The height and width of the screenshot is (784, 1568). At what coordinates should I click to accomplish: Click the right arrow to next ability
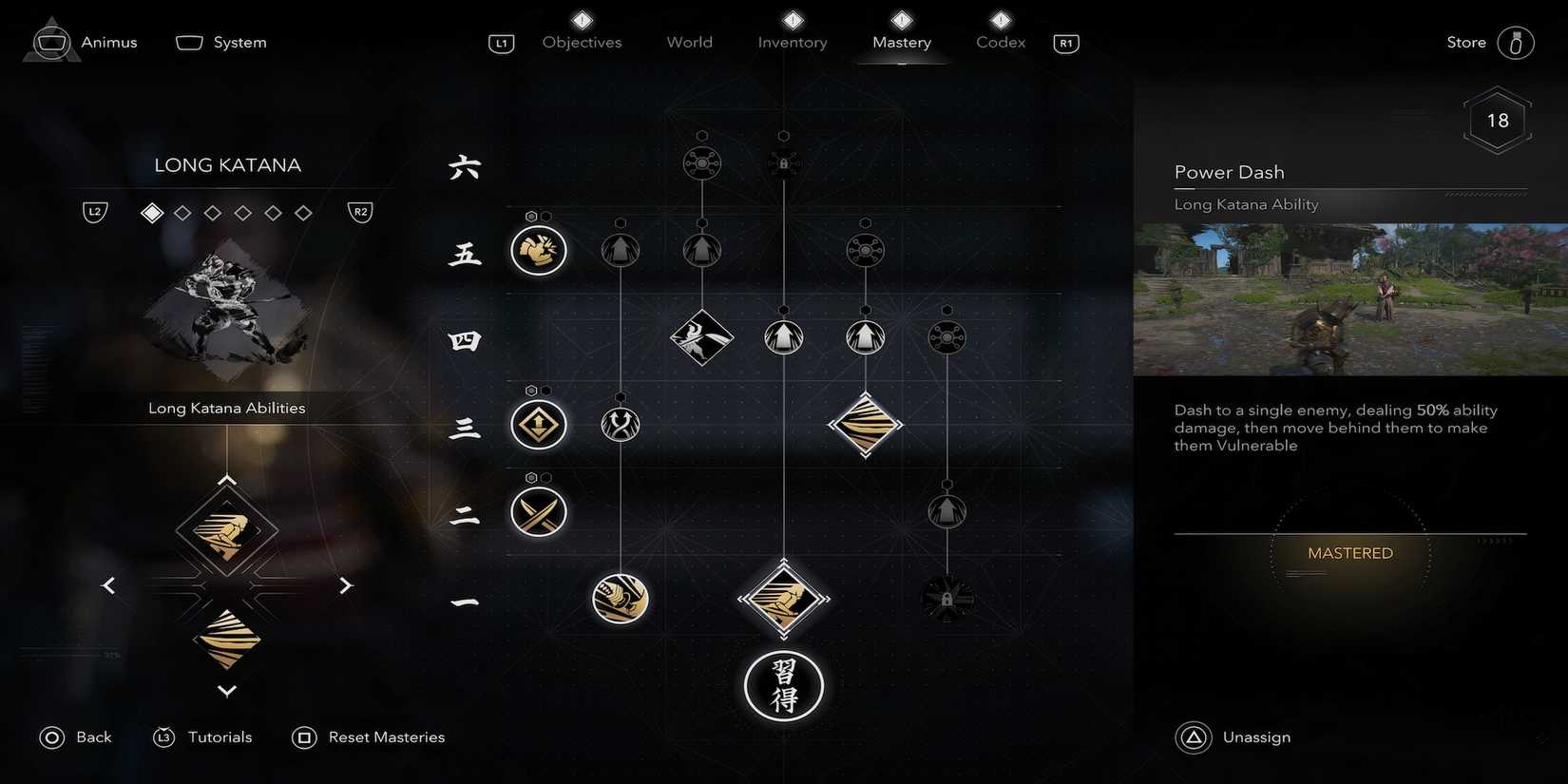tap(346, 585)
